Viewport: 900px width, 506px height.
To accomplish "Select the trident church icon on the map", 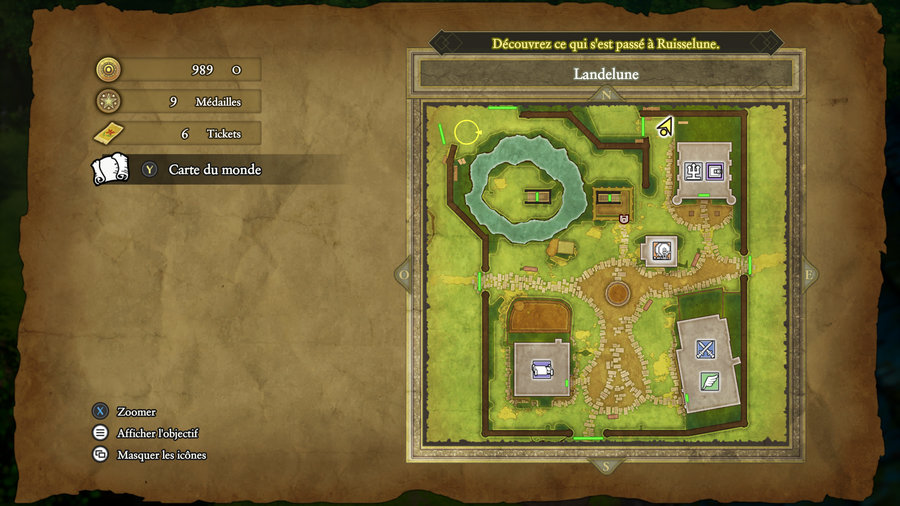I will 693,172.
